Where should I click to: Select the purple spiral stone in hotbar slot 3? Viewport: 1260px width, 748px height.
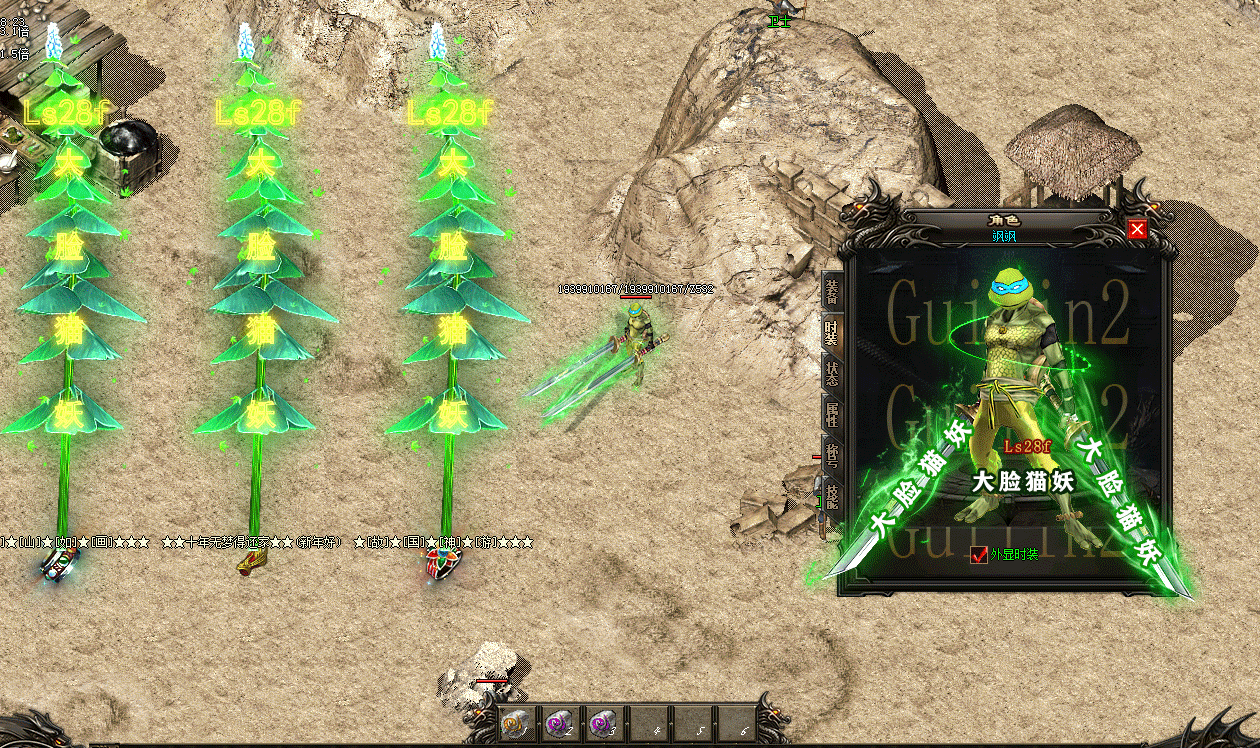click(601, 722)
